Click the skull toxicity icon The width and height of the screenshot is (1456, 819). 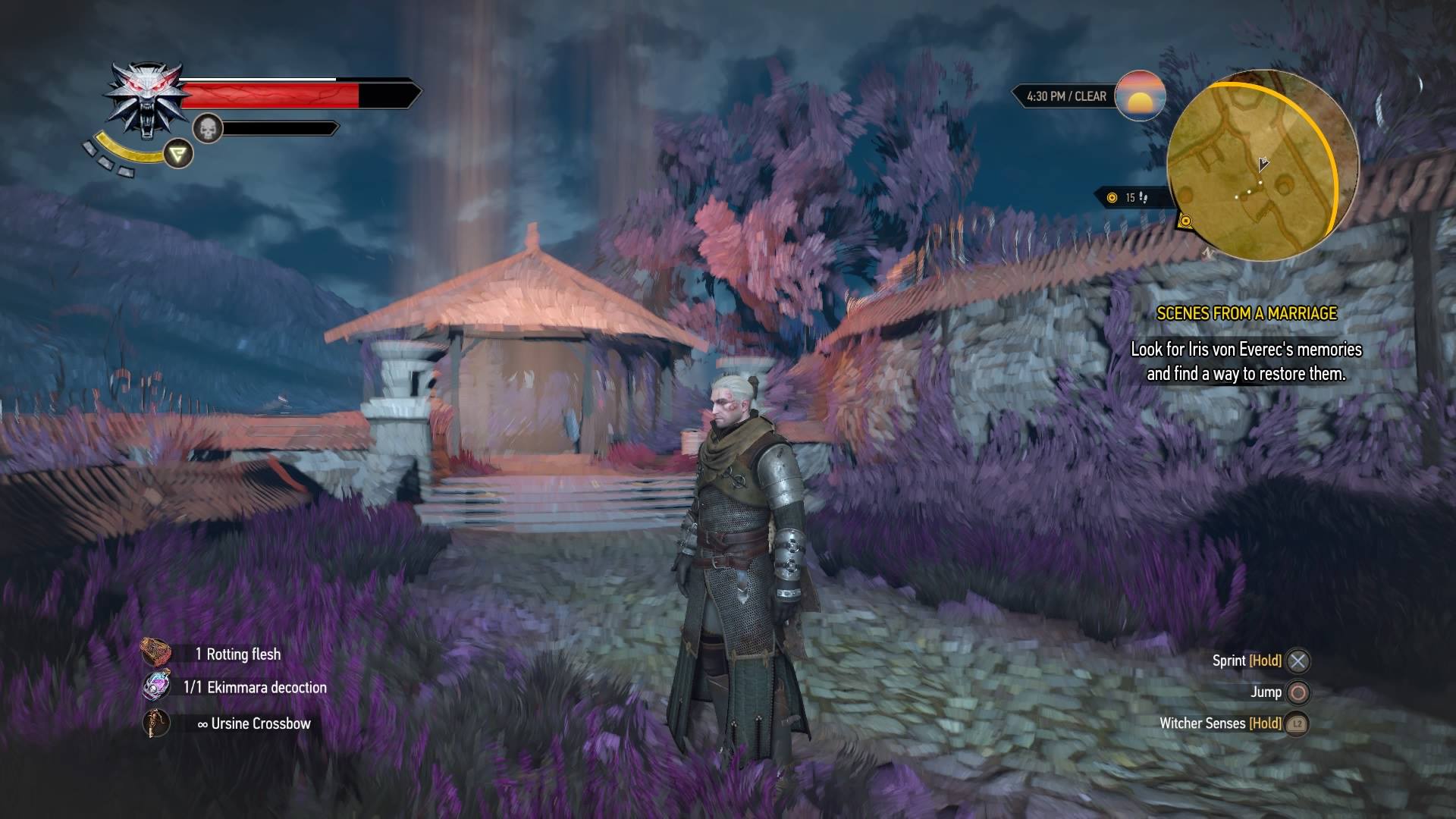point(206,128)
